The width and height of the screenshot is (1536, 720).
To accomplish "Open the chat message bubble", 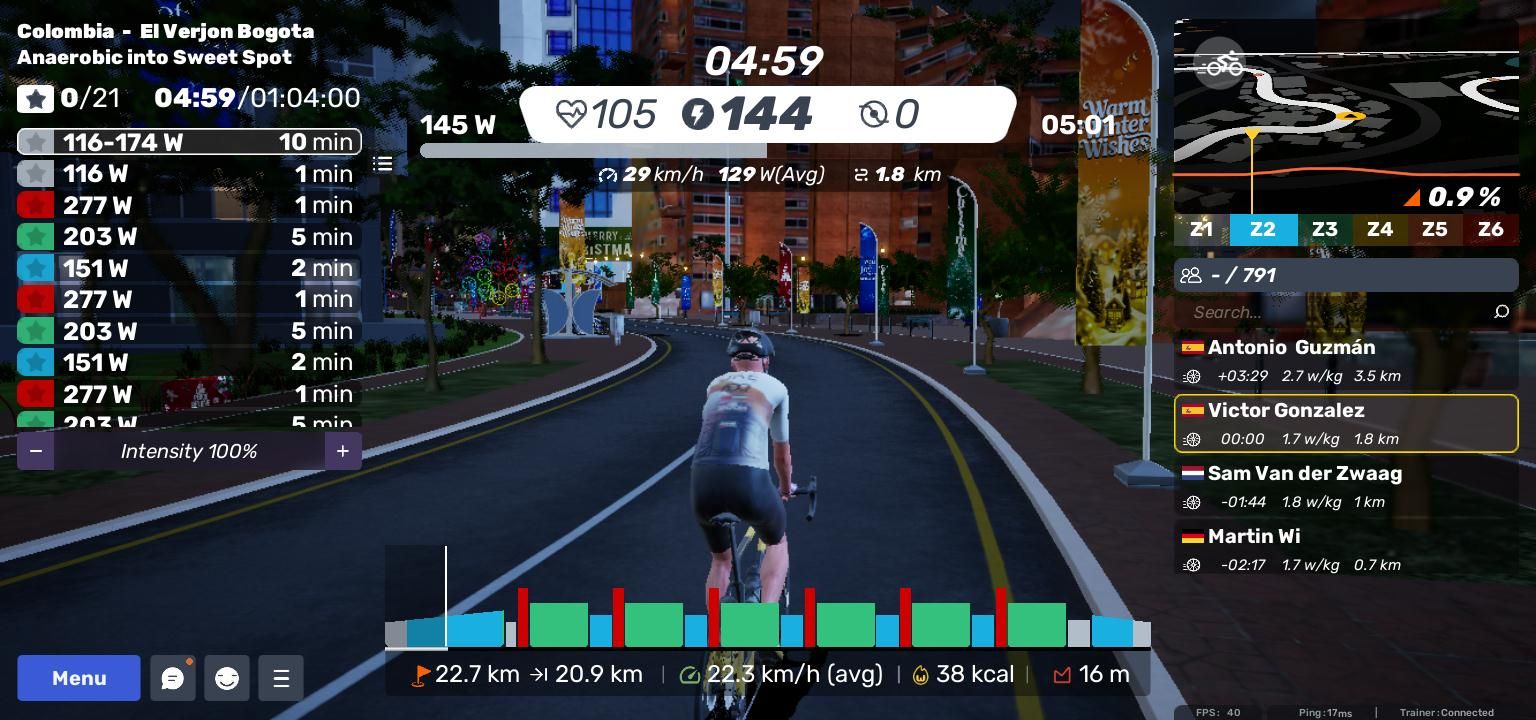I will coord(173,679).
